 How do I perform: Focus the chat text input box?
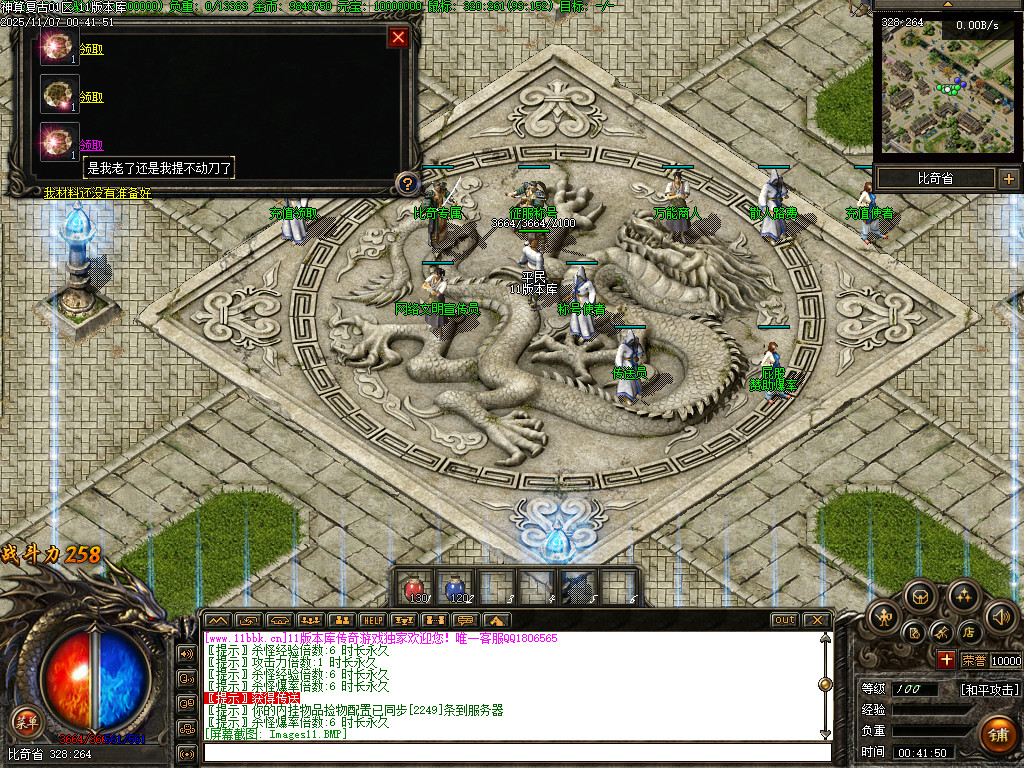pos(515,752)
